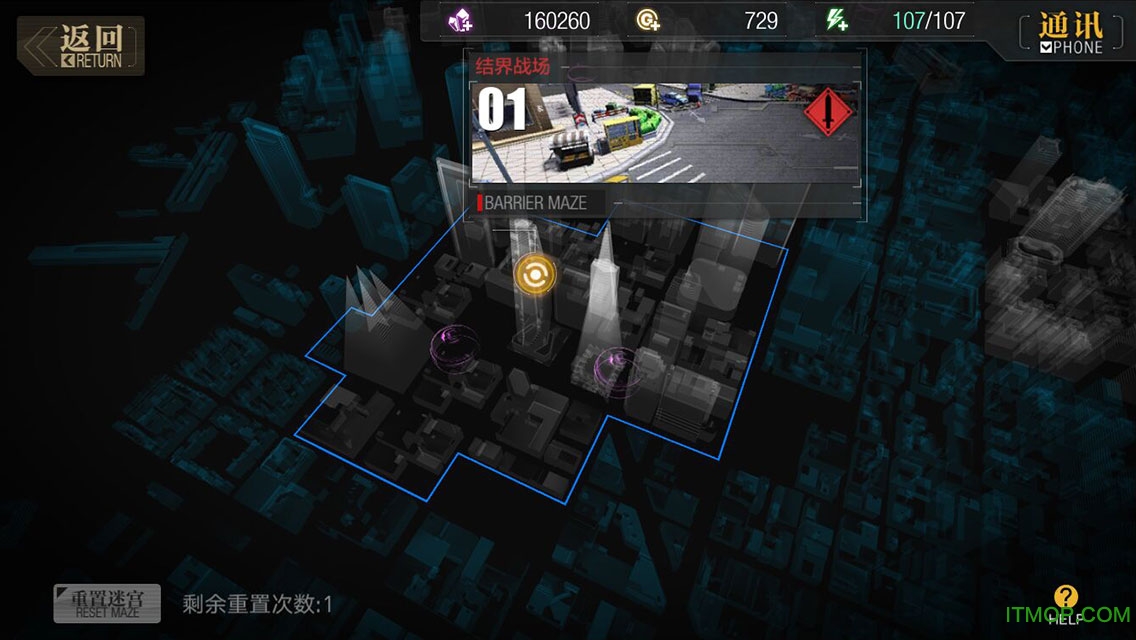Open the Help question mark icon
The height and width of the screenshot is (640, 1136).
pyautogui.click(x=1066, y=601)
